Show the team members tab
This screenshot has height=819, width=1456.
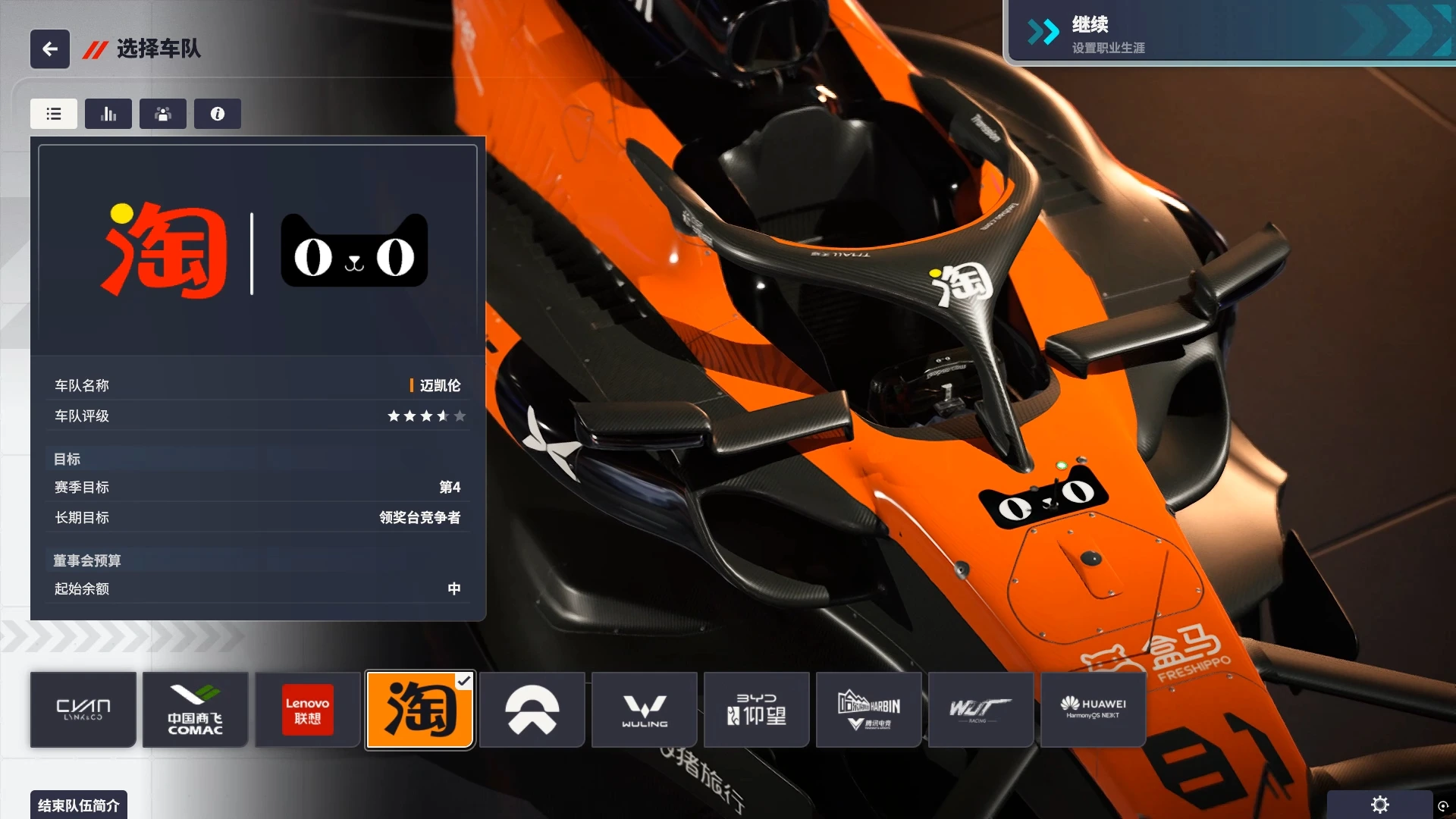coord(163,114)
